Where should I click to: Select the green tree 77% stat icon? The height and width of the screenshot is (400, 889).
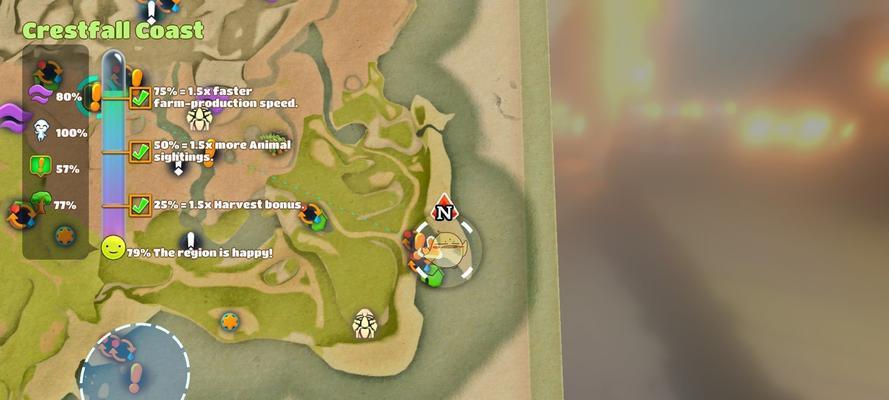41,202
